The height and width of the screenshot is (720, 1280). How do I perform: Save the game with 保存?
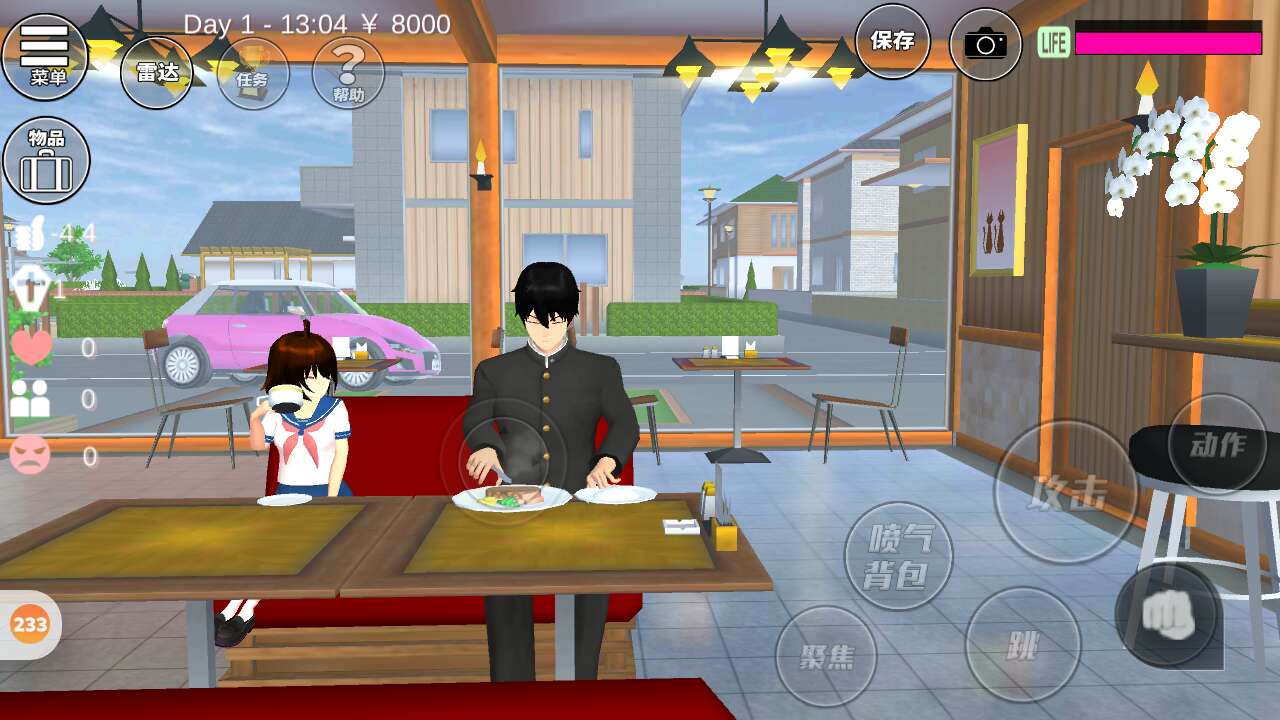coord(892,41)
